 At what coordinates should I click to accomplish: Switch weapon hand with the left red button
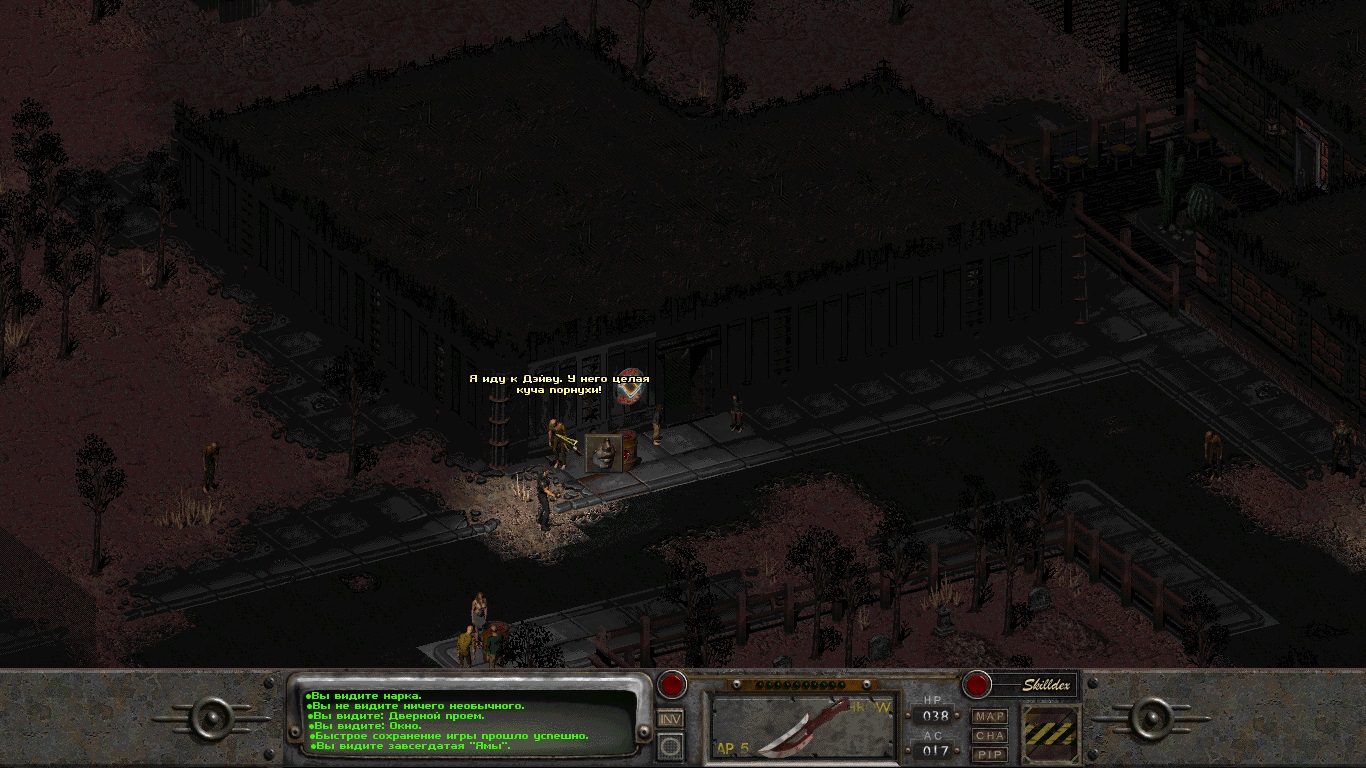pos(671,686)
